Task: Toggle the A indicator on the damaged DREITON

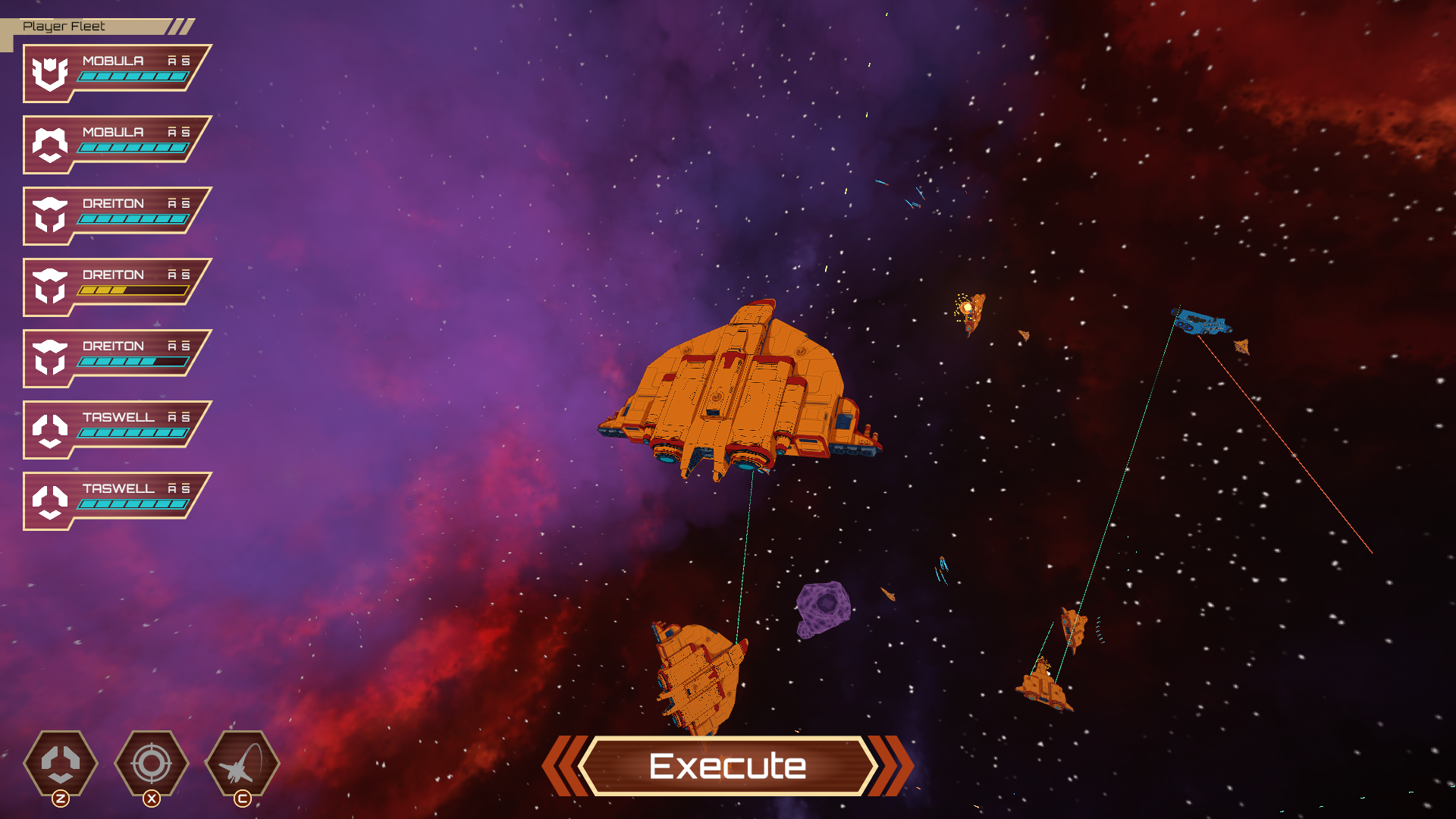Action: point(172,274)
